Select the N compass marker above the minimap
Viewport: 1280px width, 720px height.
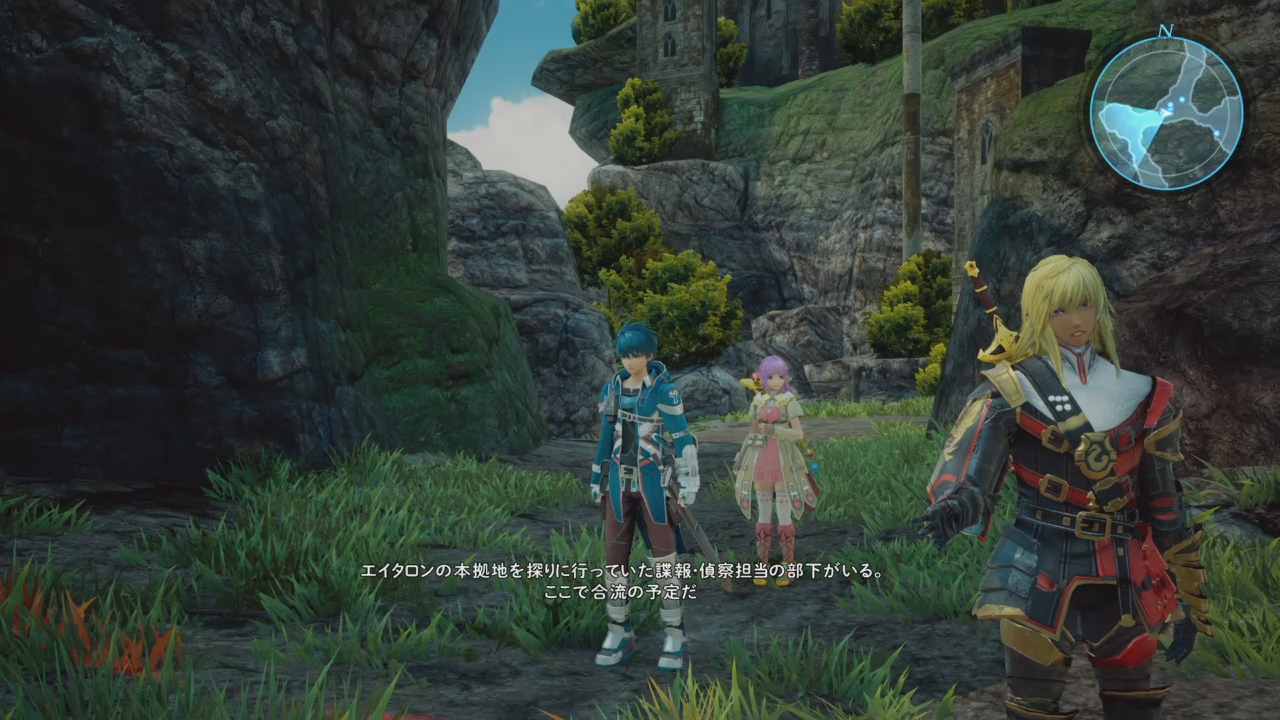click(x=1165, y=30)
